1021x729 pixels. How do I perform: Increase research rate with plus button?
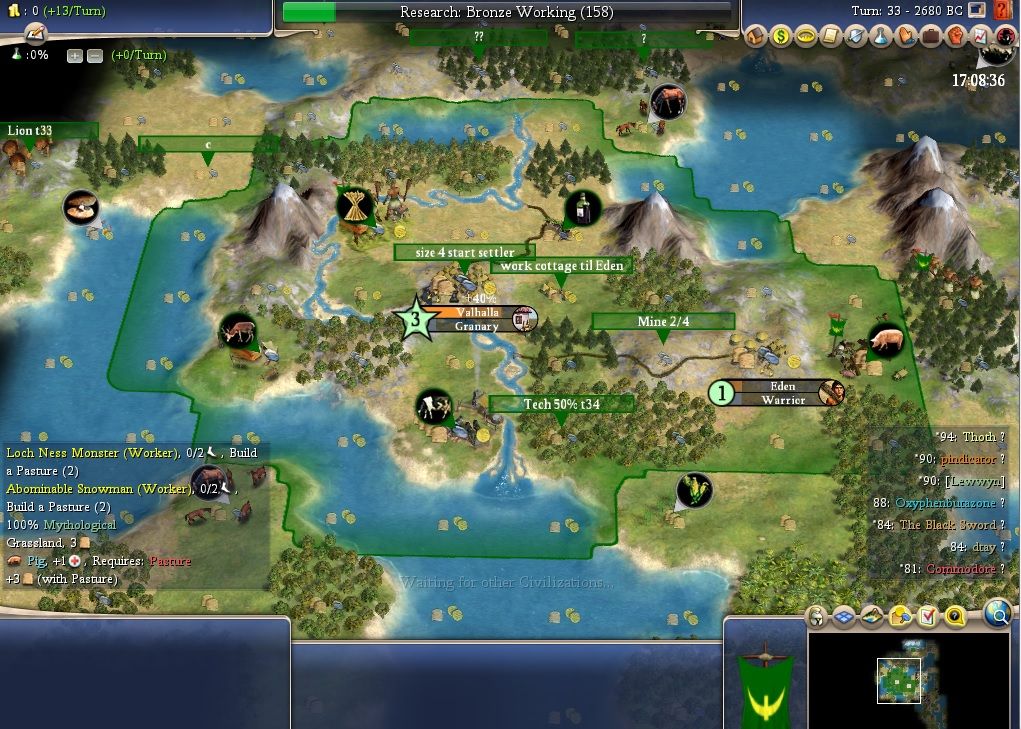click(75, 56)
